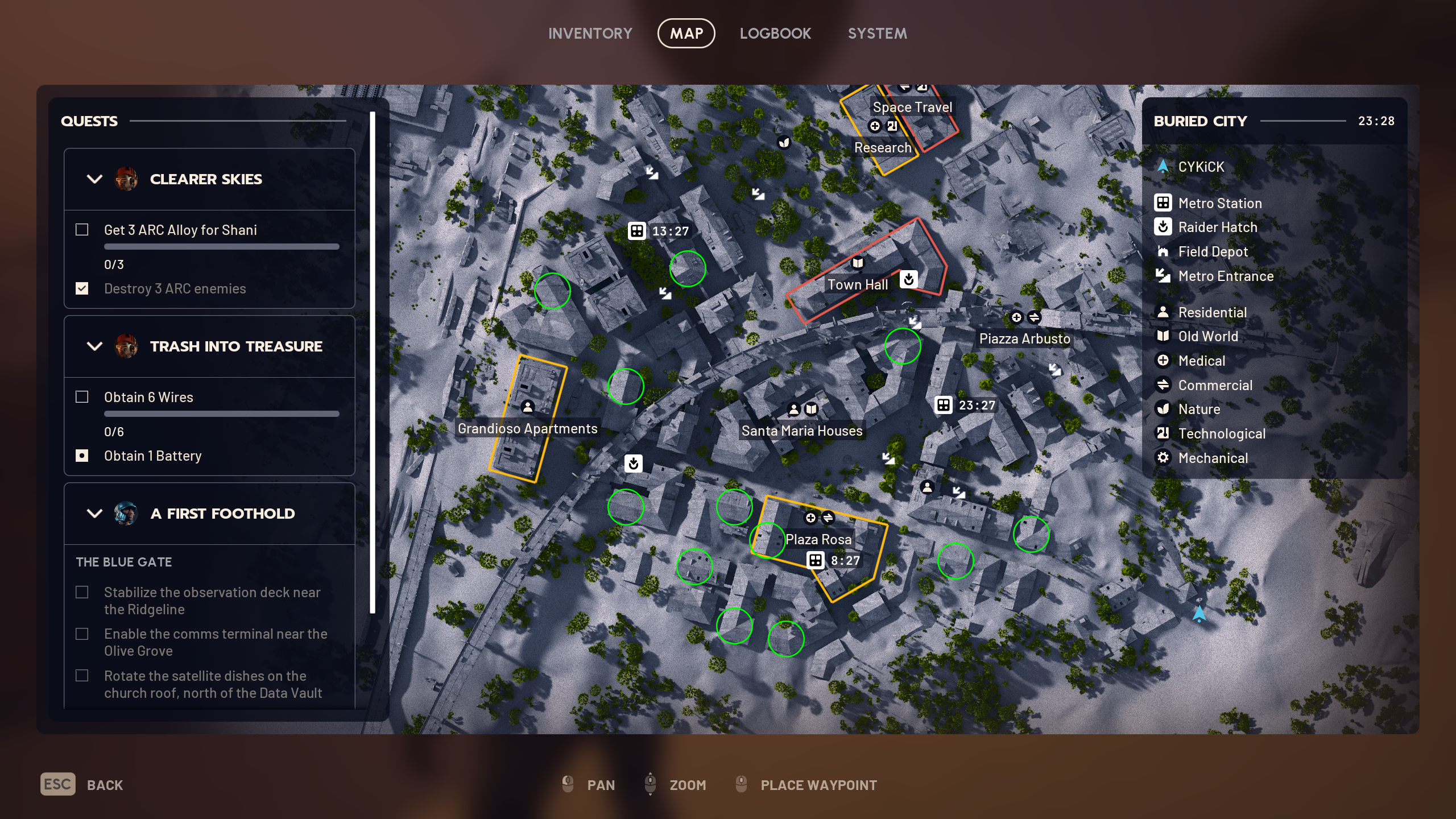Collapse the Trash Into Treasure quest
Viewport: 1456px width, 819px height.
pyautogui.click(x=94, y=346)
